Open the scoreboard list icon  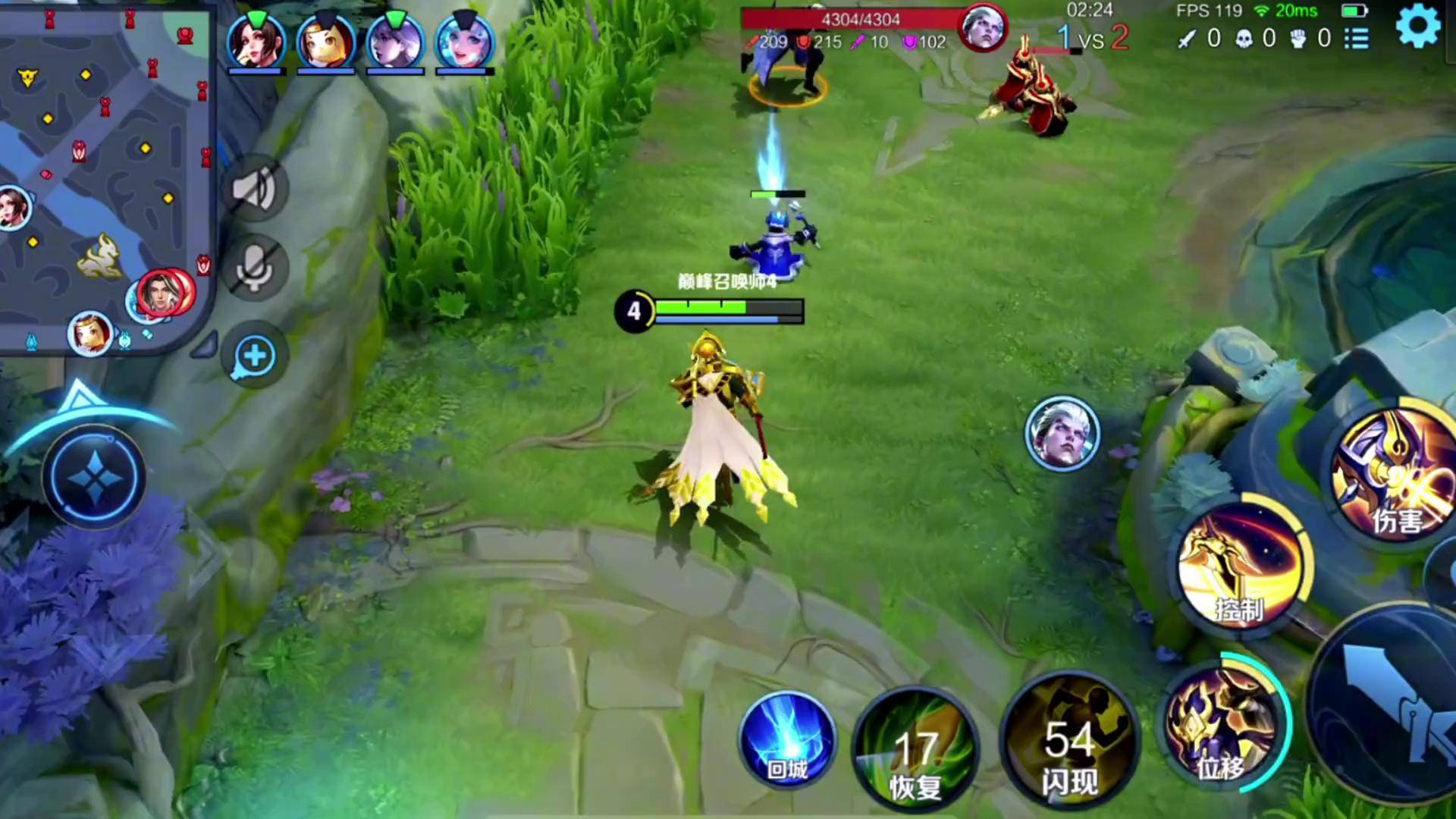point(1357,39)
